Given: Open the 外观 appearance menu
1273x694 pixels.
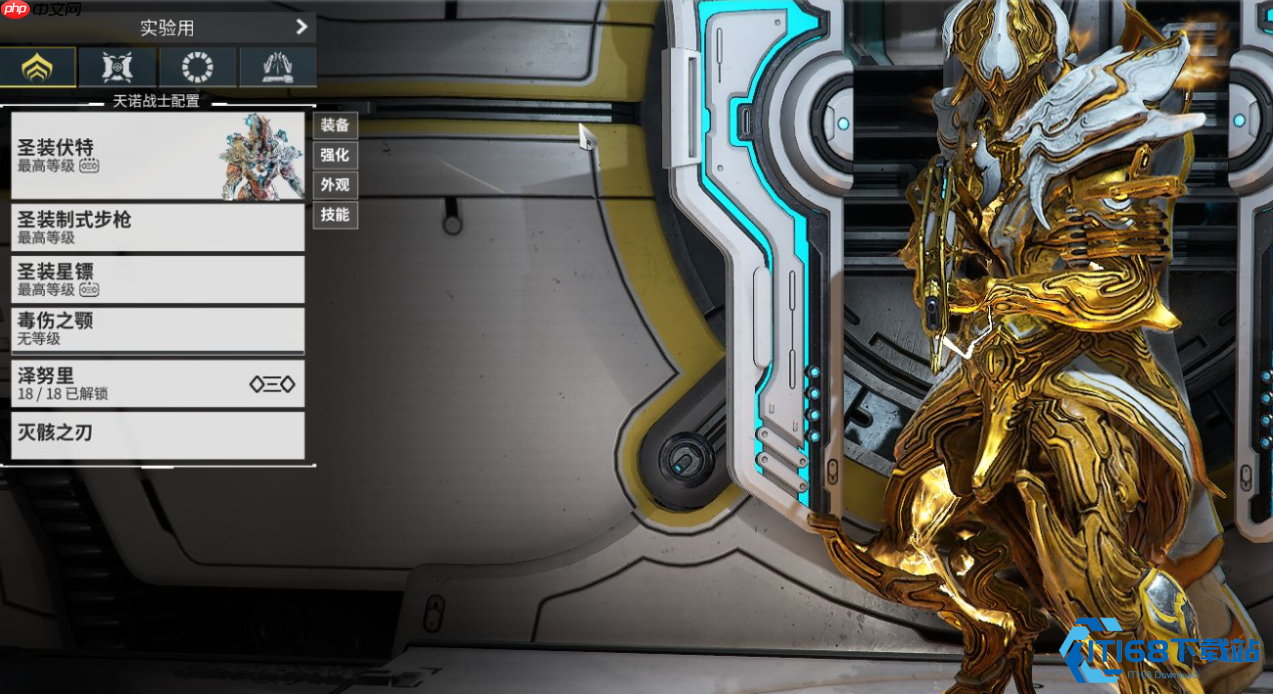Looking at the screenshot, I should click(x=335, y=185).
